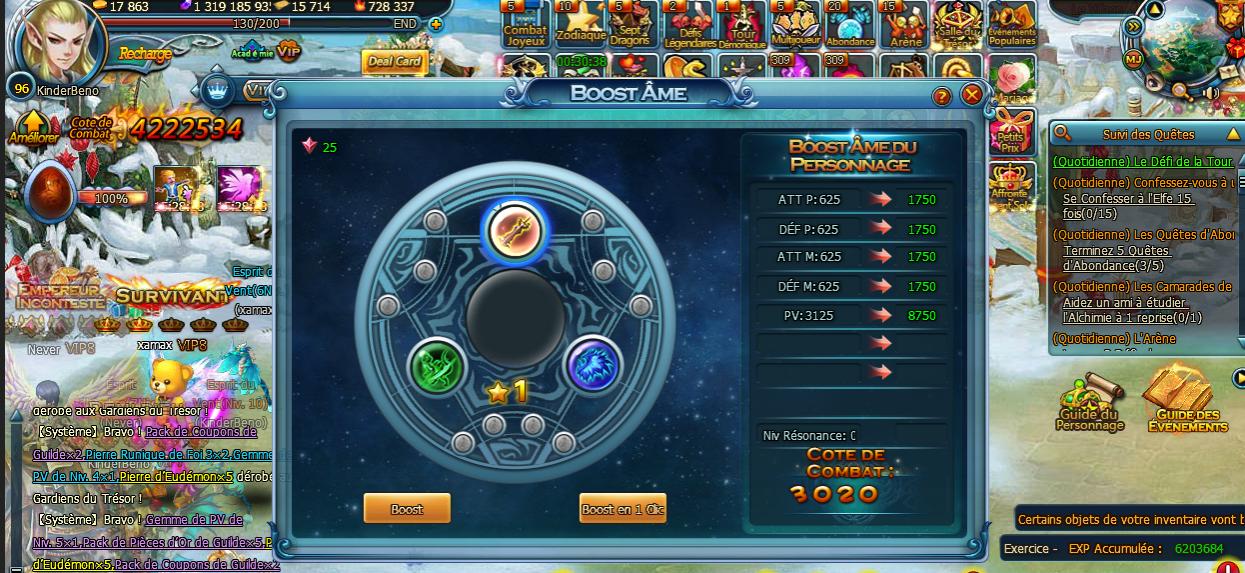
Task: Select the blue beast soul orb
Action: point(594,364)
